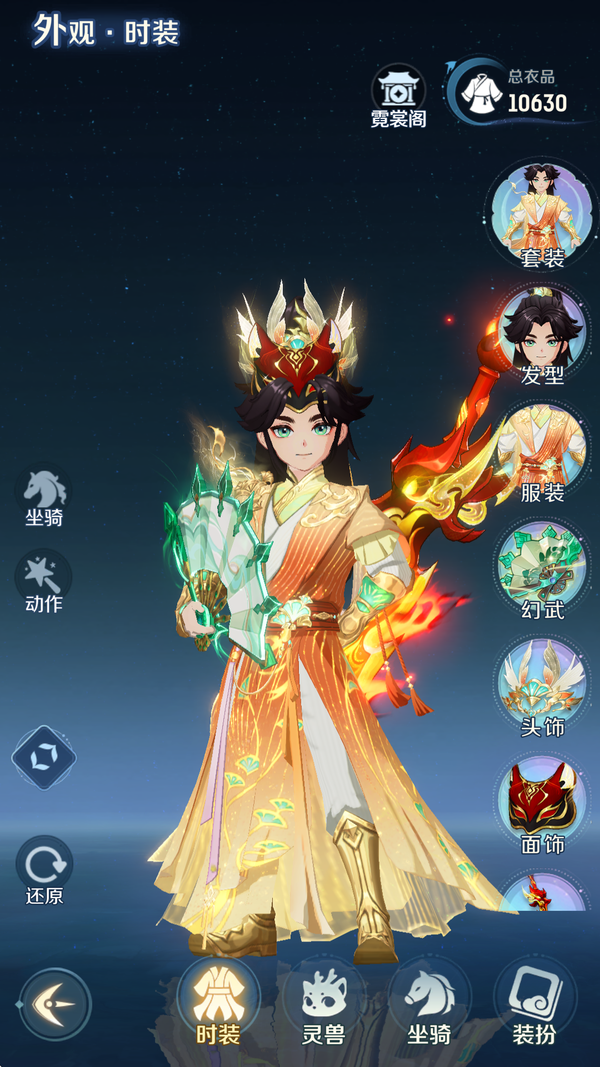Open the 灵兽 spirit pet tab
The width and height of the screenshot is (600, 1067).
click(x=323, y=1002)
